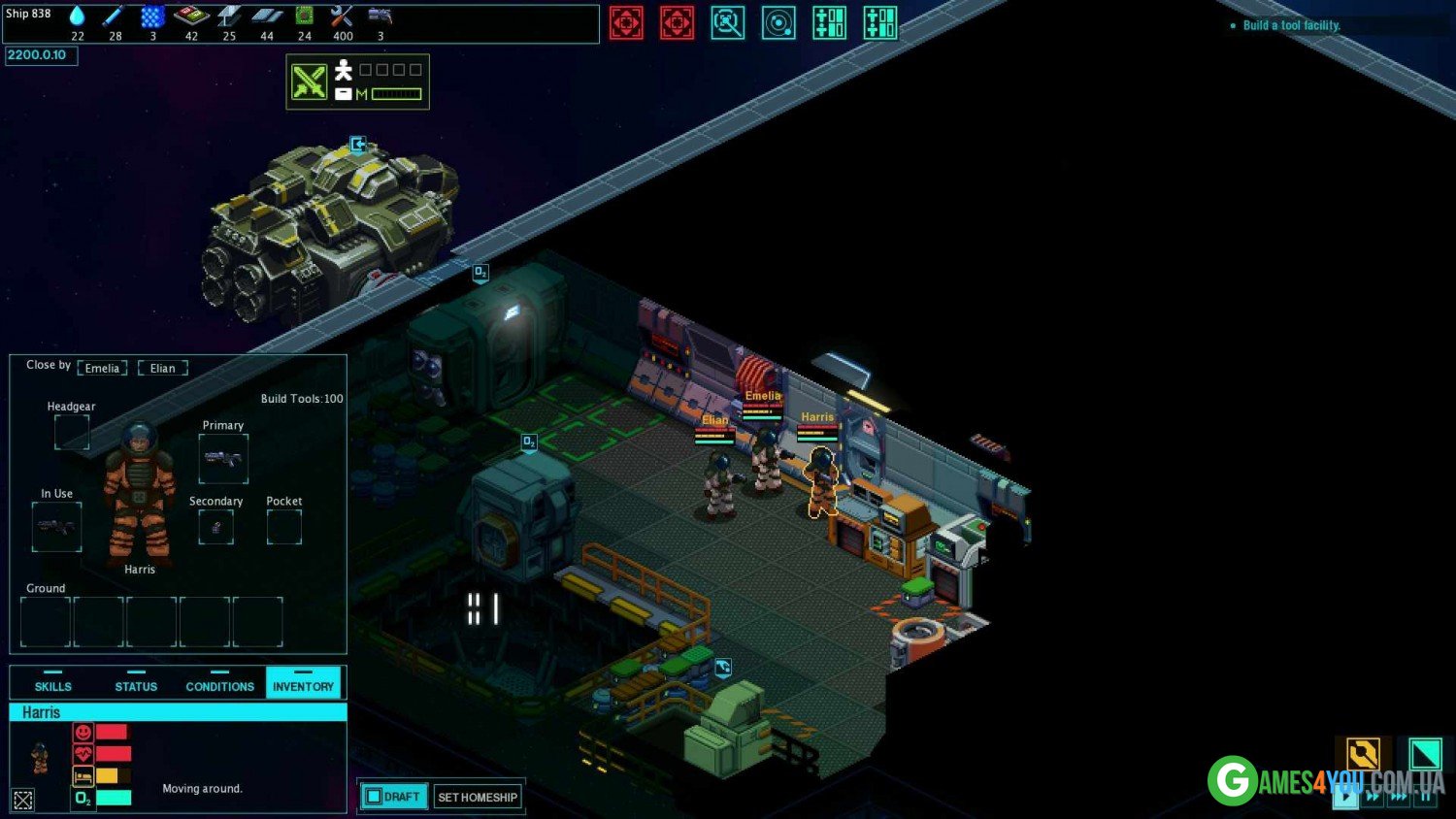Toggle the Draft button
This screenshot has height=819, width=1456.
394,797
